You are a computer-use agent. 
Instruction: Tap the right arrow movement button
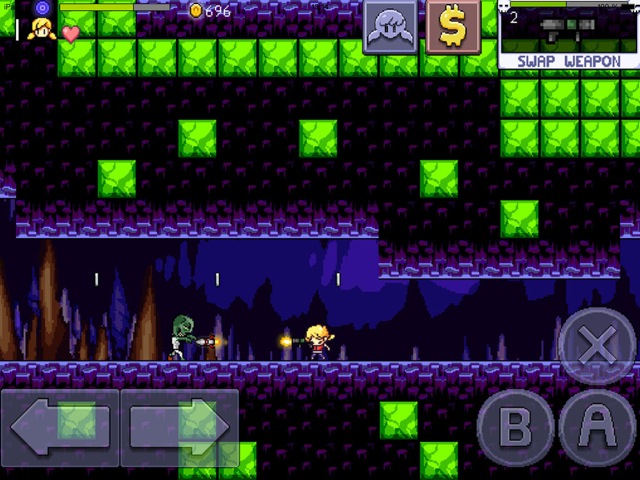180,427
